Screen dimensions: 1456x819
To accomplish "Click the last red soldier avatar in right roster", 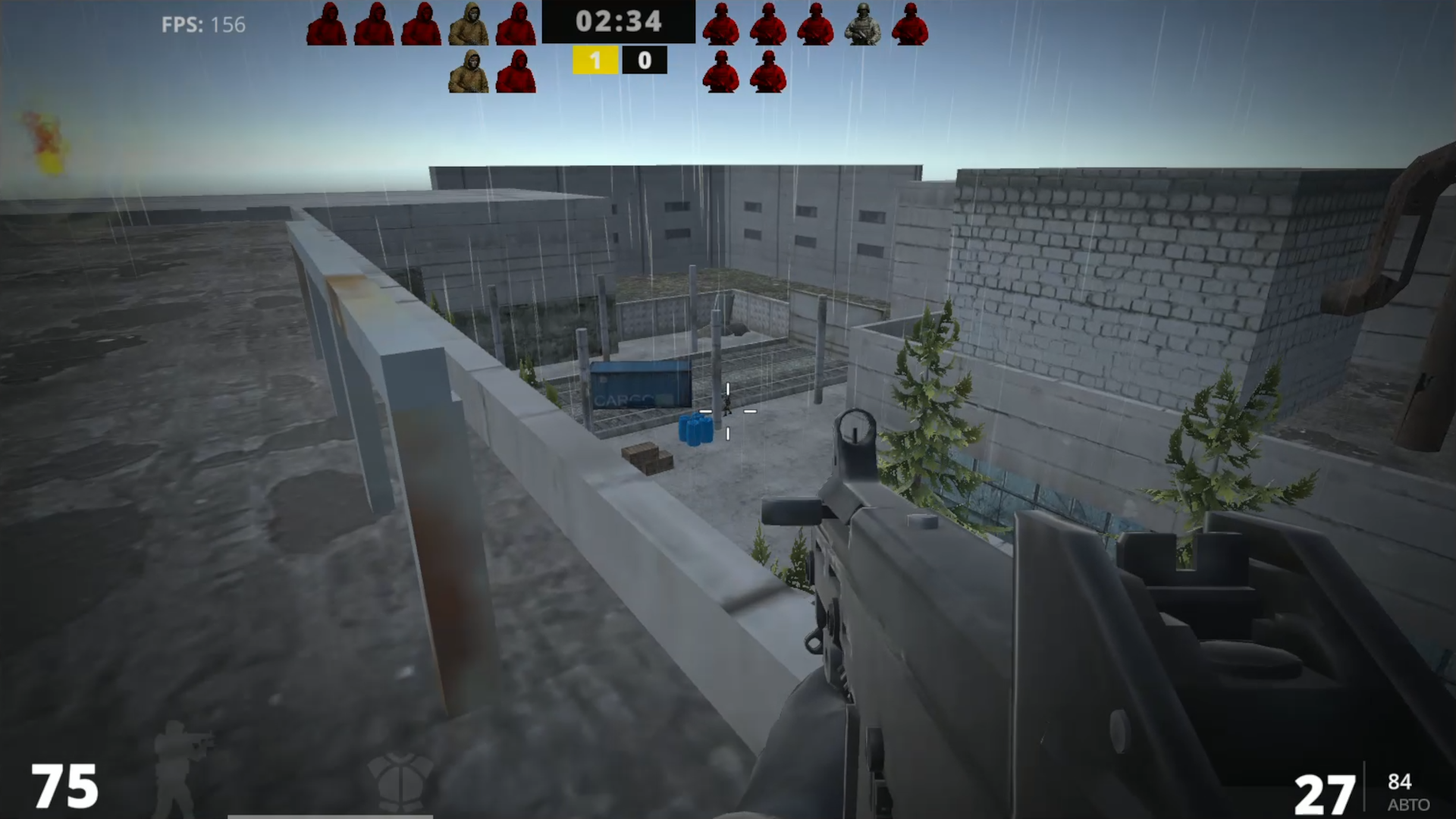I will click(909, 21).
